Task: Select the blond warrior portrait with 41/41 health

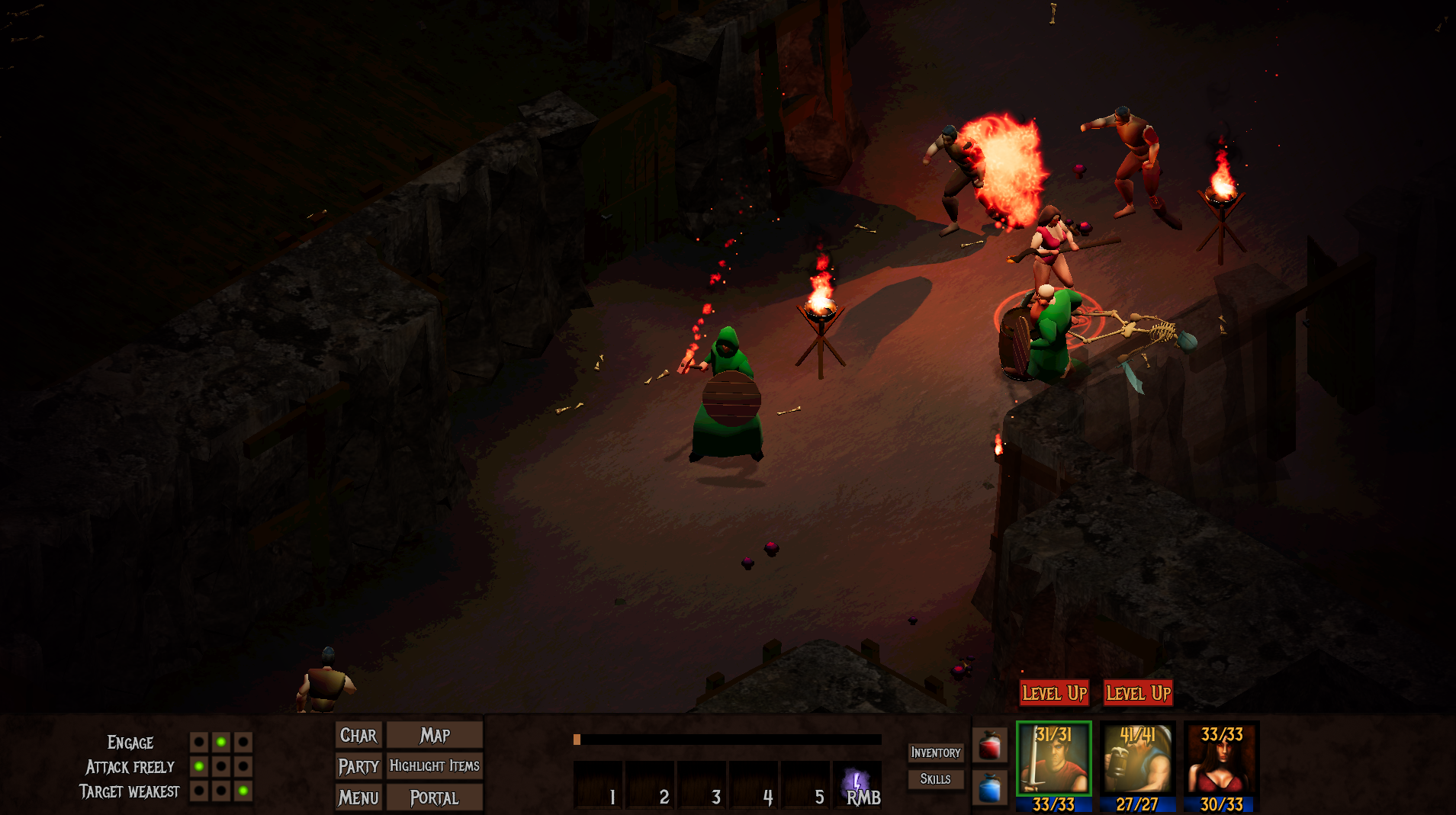Action: [x=1138, y=766]
